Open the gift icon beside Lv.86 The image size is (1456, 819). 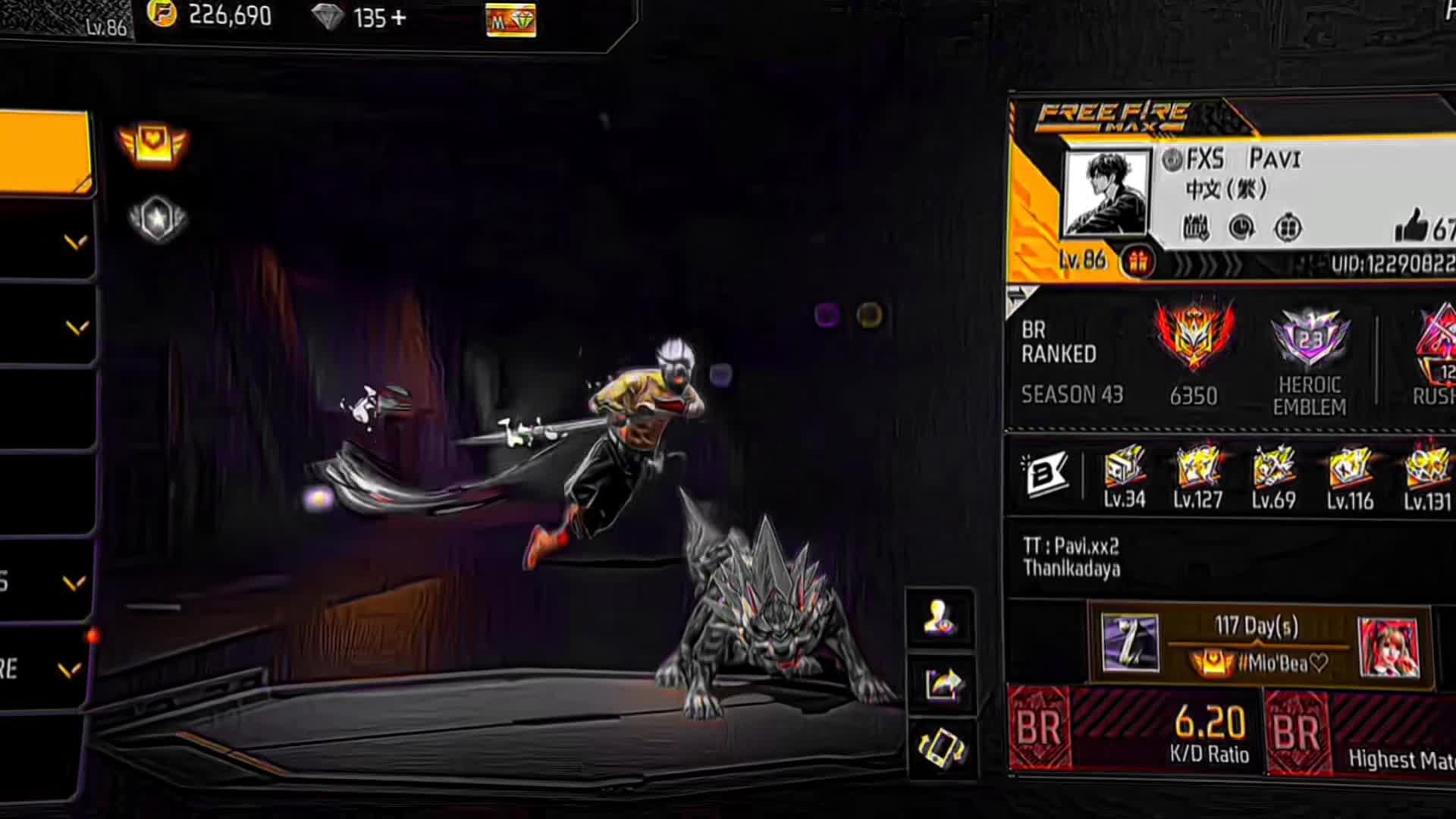click(x=1137, y=262)
